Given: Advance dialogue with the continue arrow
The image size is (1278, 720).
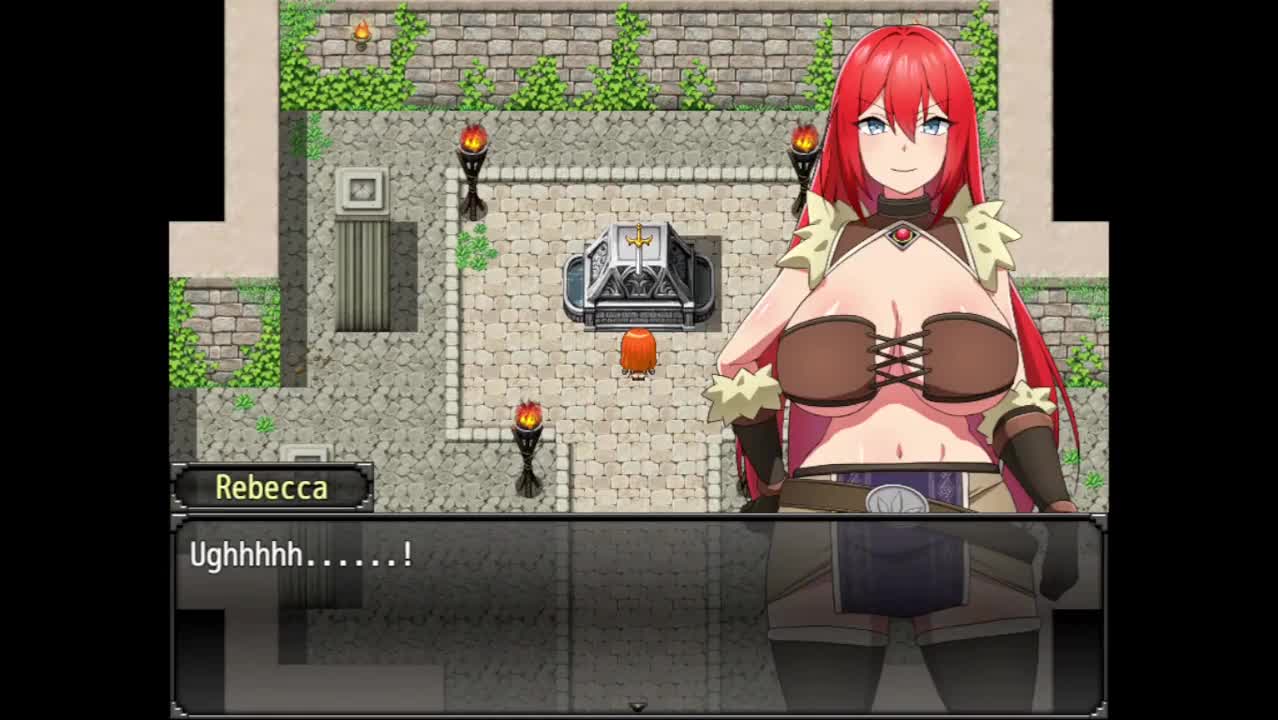Looking at the screenshot, I should point(637,707).
